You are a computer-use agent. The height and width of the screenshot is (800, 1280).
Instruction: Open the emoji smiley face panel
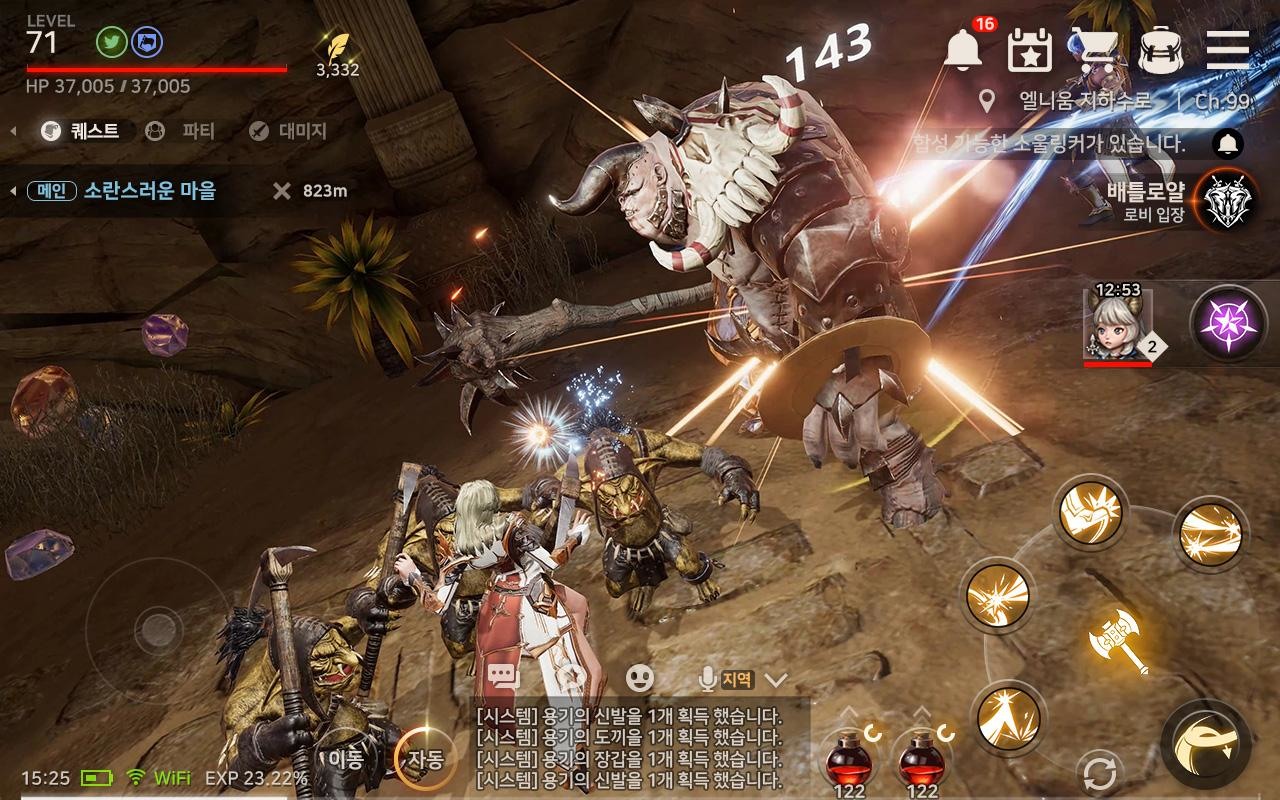[x=640, y=678]
